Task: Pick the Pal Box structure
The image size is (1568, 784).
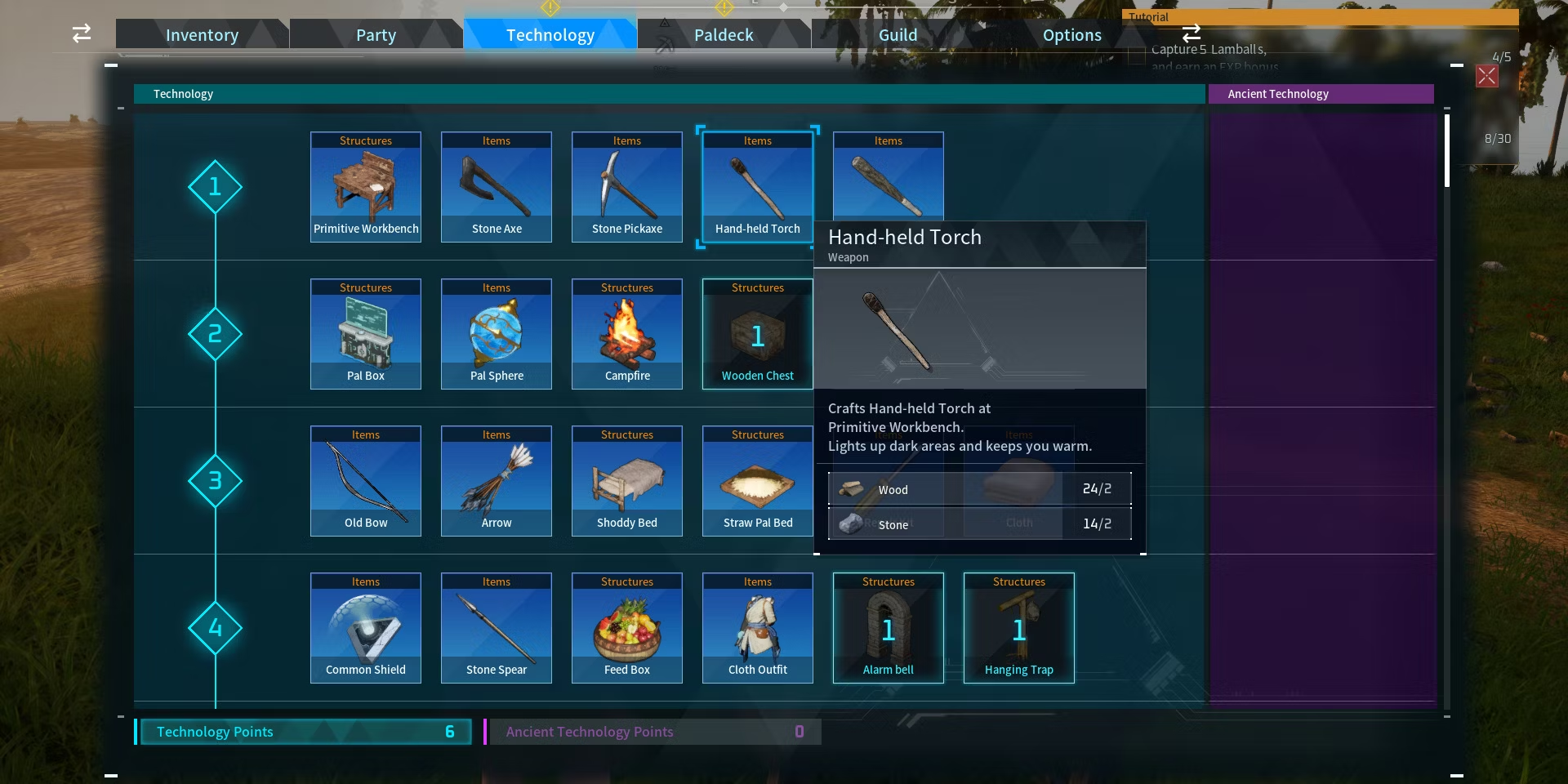Action: 366,334
